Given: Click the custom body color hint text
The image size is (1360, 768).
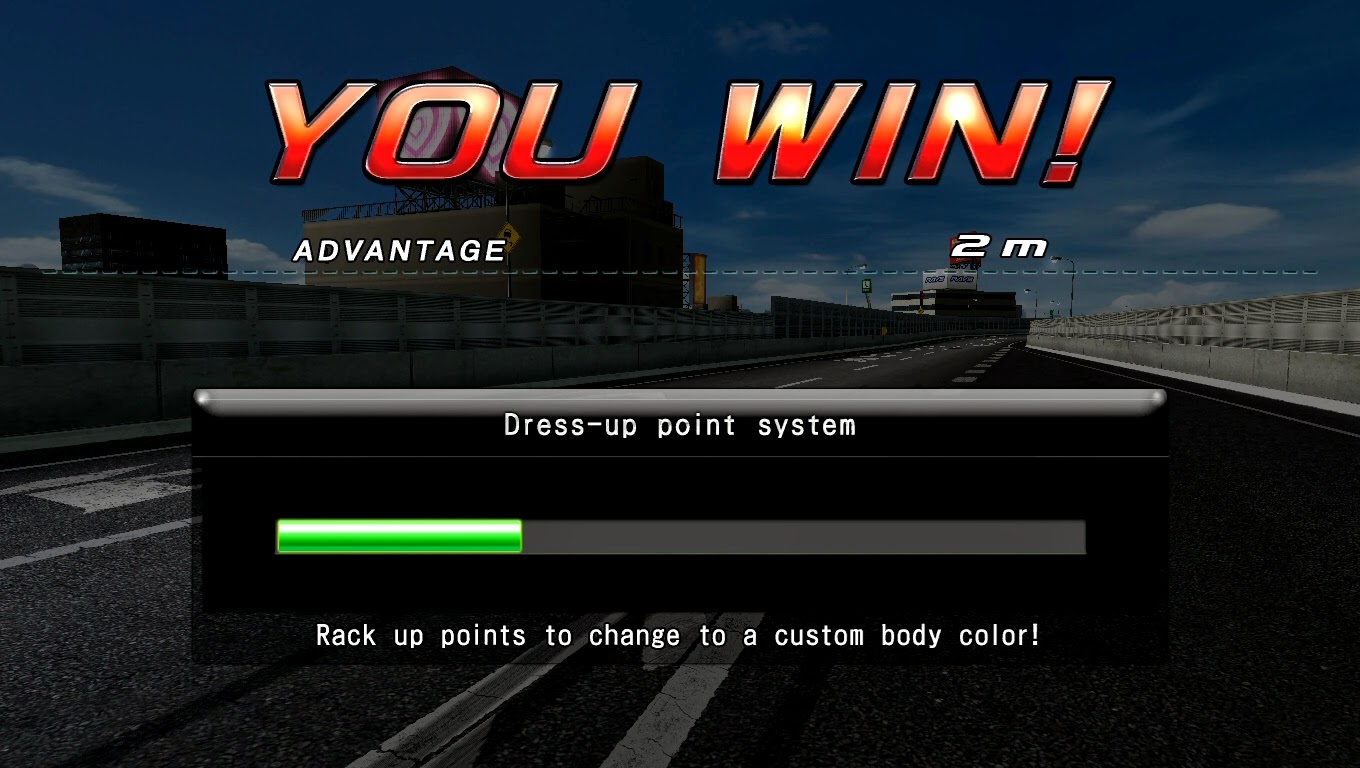Looking at the screenshot, I should [679, 635].
